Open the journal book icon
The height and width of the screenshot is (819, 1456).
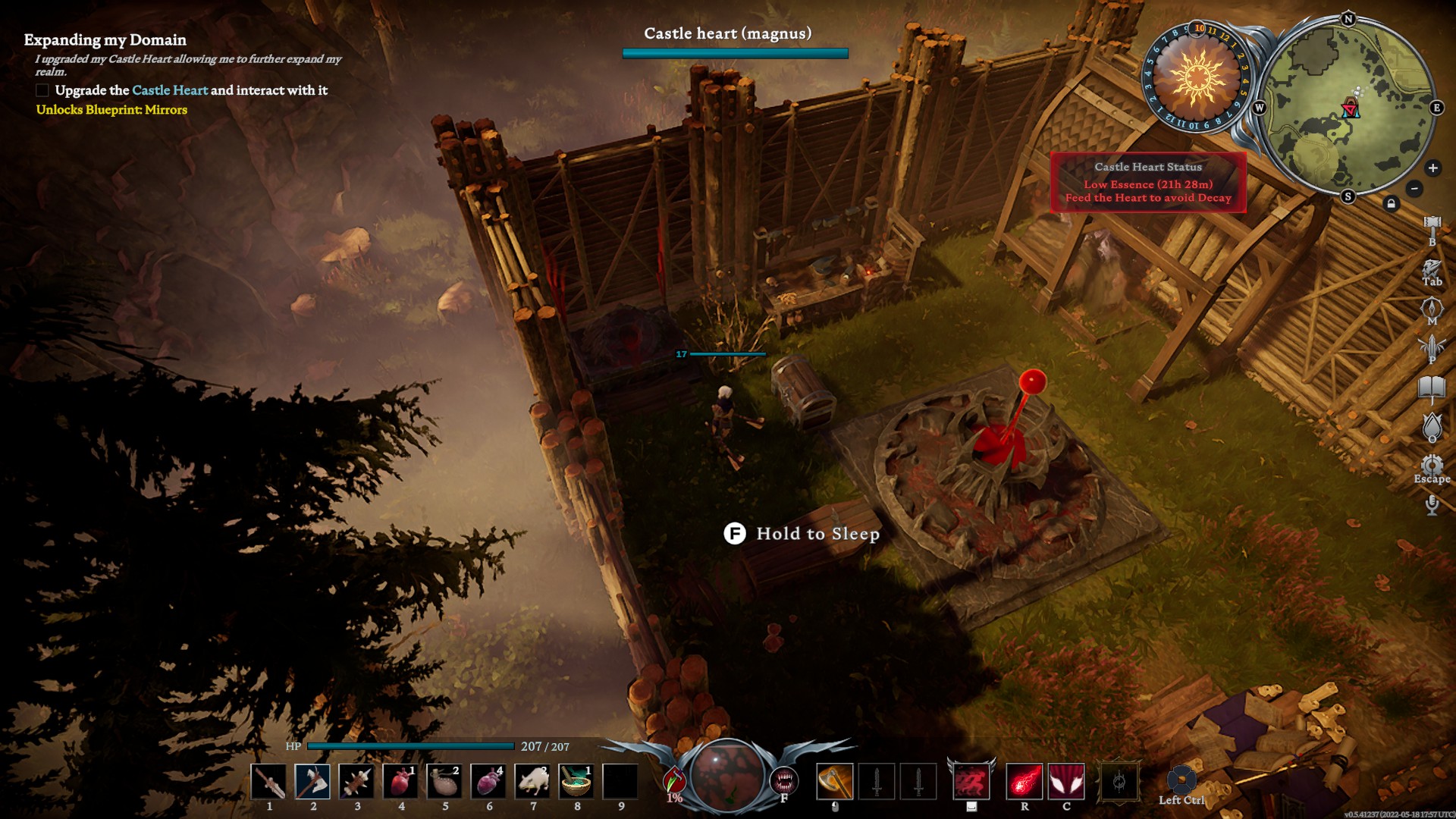tap(1432, 388)
